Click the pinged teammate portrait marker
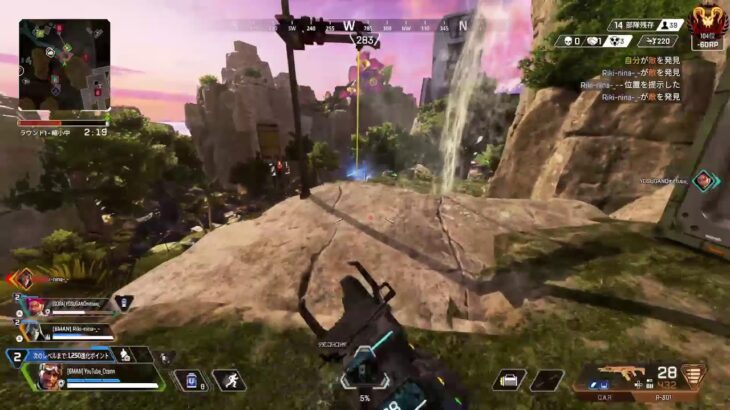Screen dimensions: 730x410 pyautogui.click(x=704, y=180)
